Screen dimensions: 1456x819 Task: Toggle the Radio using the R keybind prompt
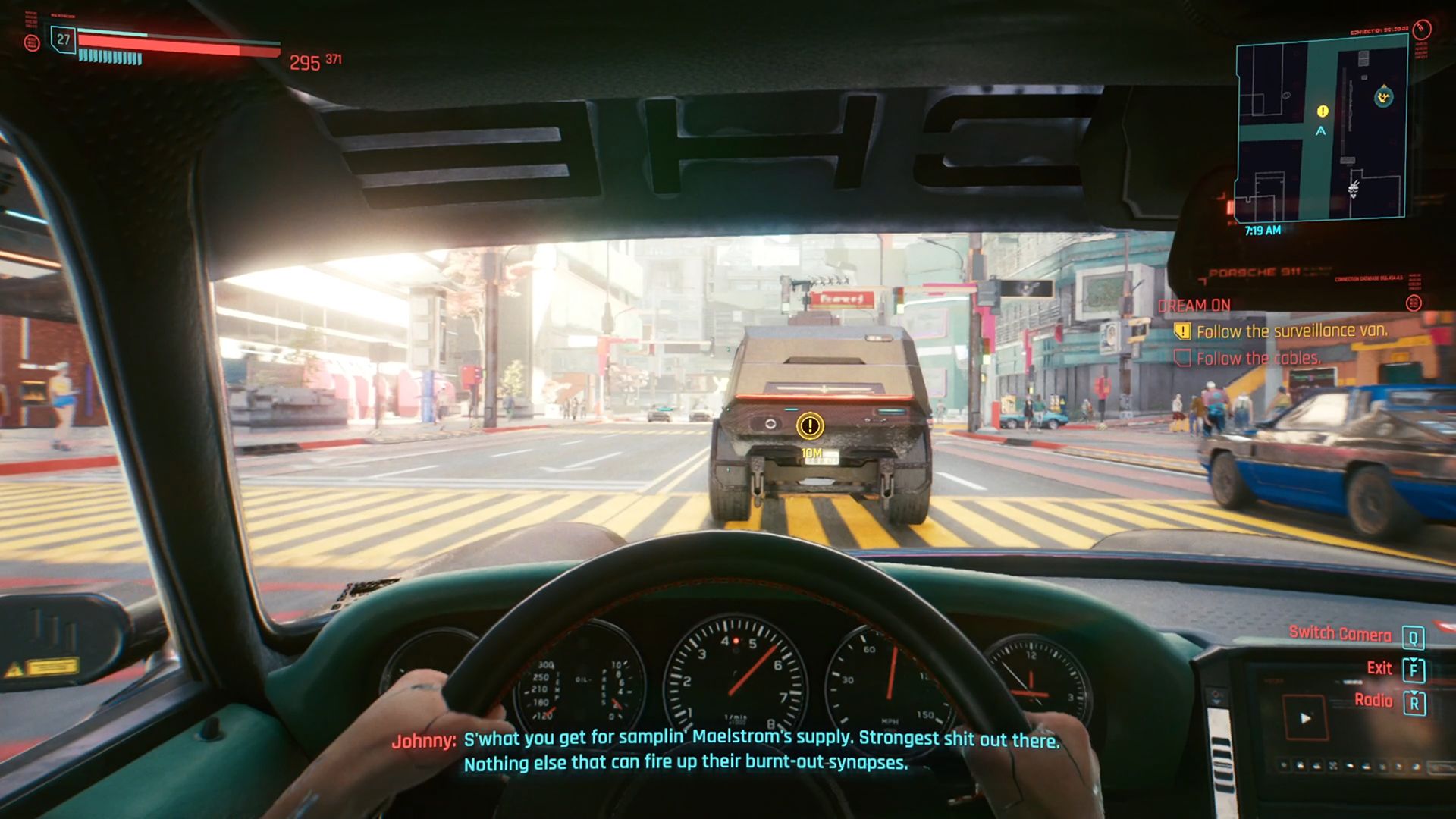[x=1414, y=704]
